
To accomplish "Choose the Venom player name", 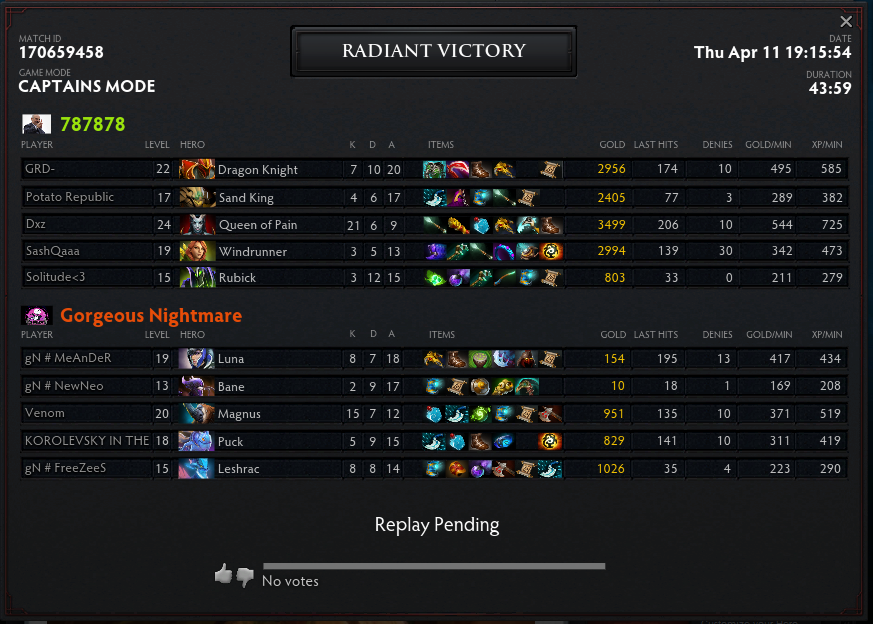I will pos(45,413).
